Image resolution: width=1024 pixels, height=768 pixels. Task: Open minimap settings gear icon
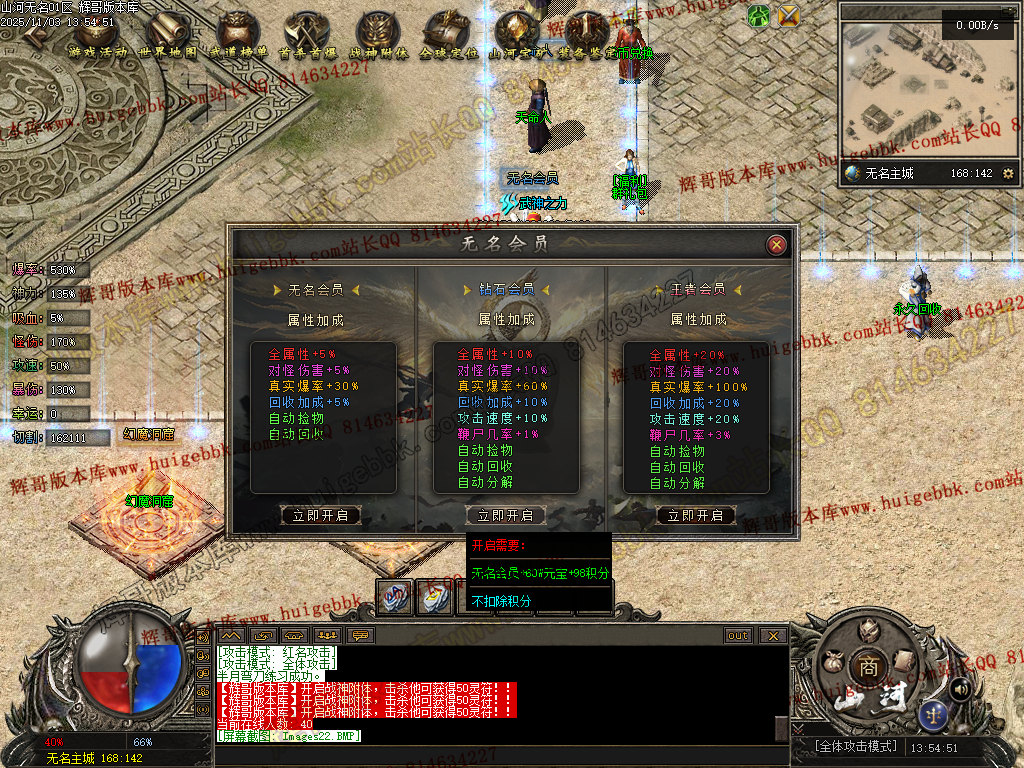pyautogui.click(x=1008, y=173)
